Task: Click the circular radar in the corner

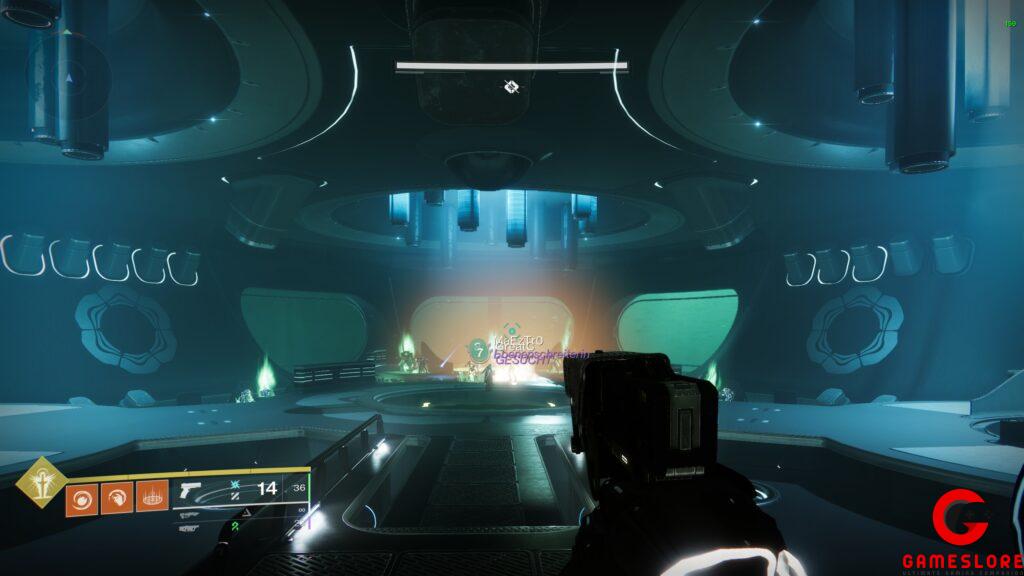Action: [69, 76]
